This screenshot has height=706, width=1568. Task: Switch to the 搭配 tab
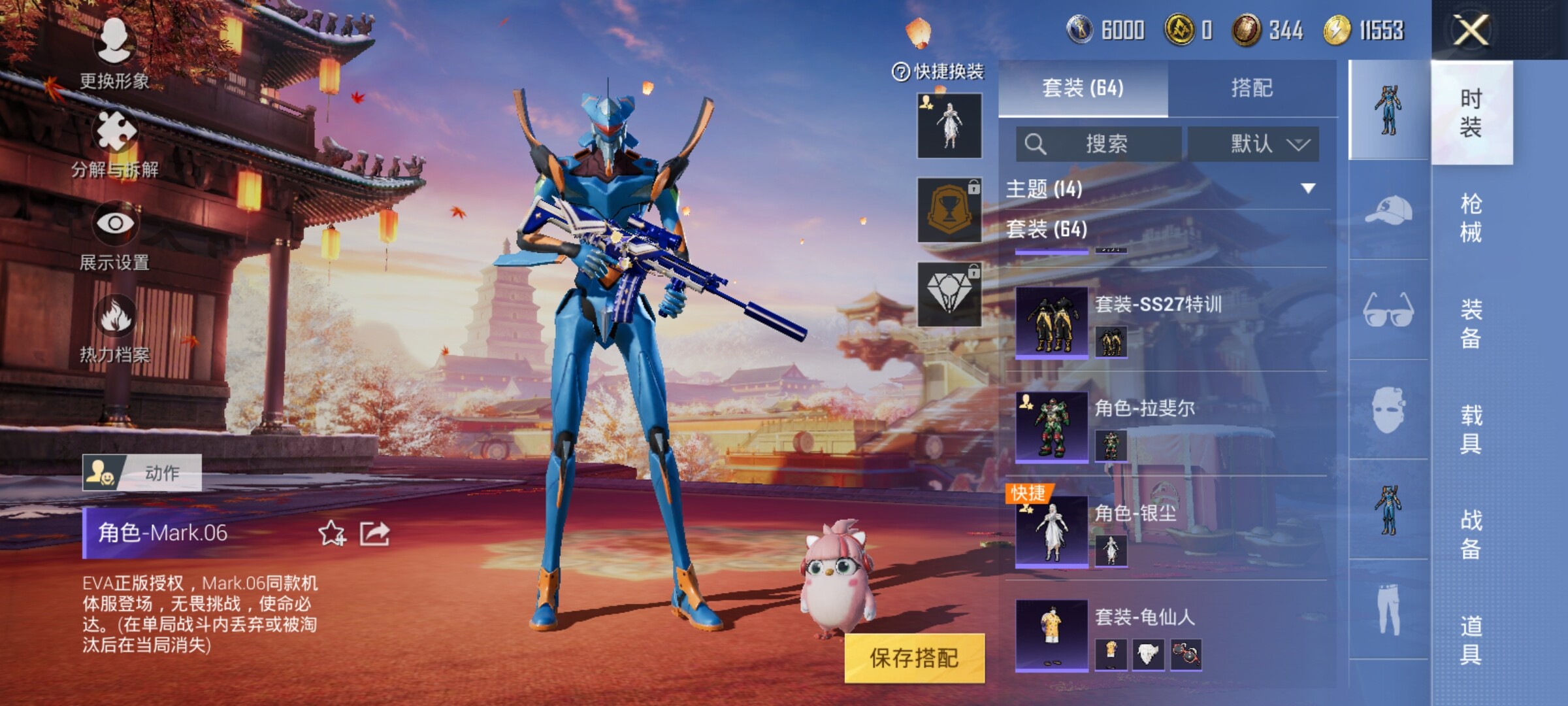[x=1252, y=88]
